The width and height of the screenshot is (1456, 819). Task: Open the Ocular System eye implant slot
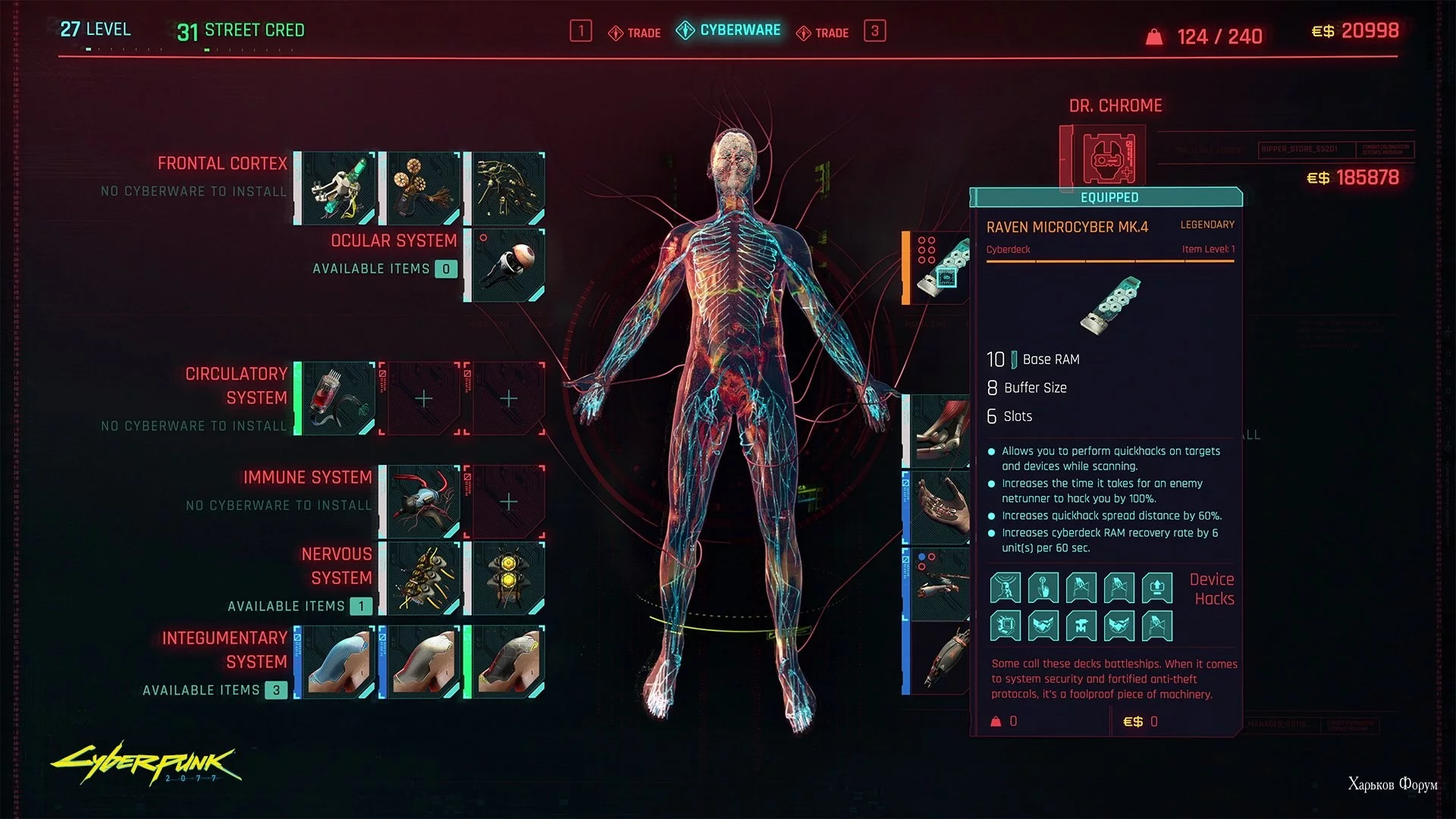(x=508, y=265)
